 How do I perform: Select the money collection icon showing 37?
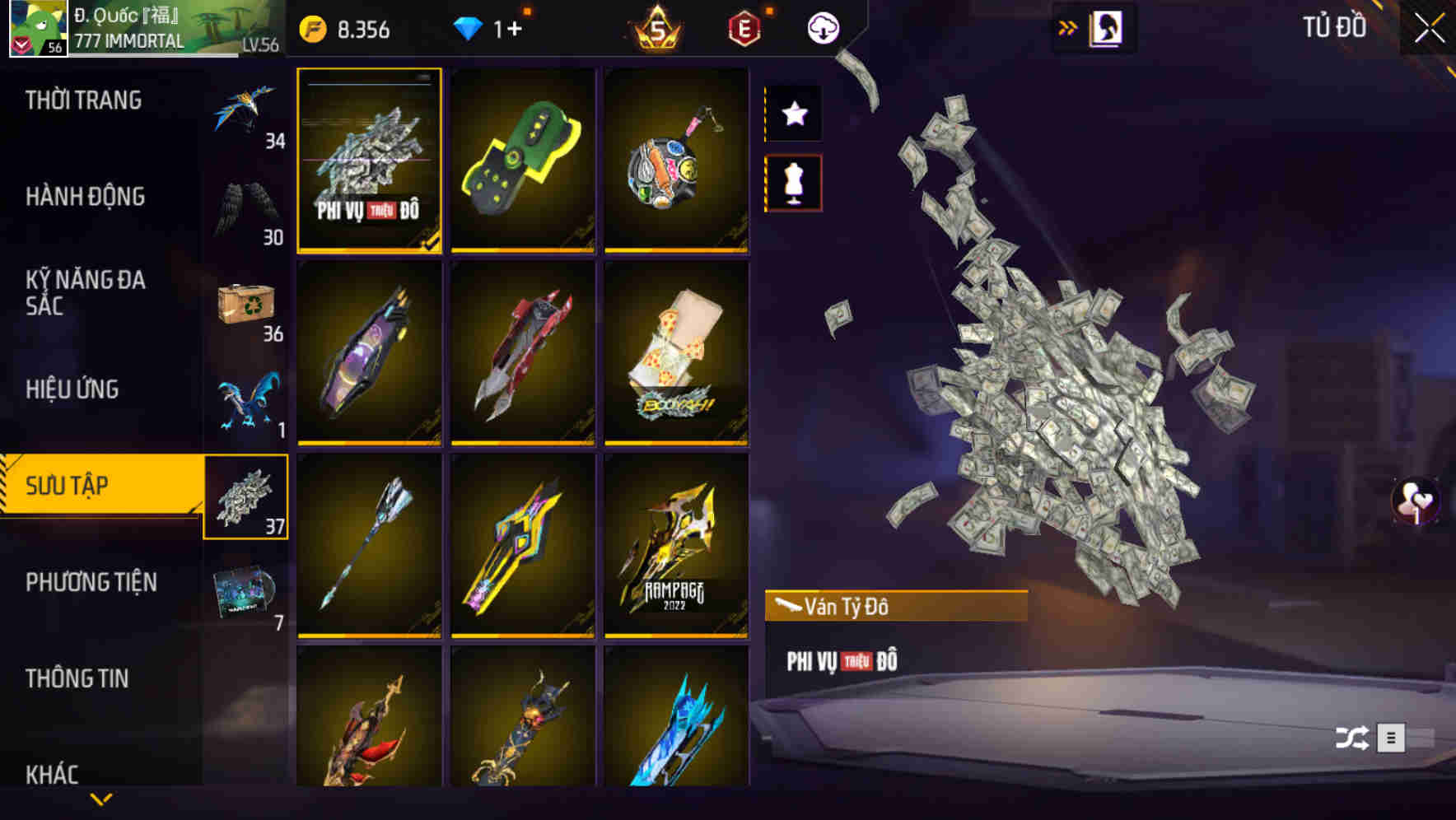[x=245, y=494]
